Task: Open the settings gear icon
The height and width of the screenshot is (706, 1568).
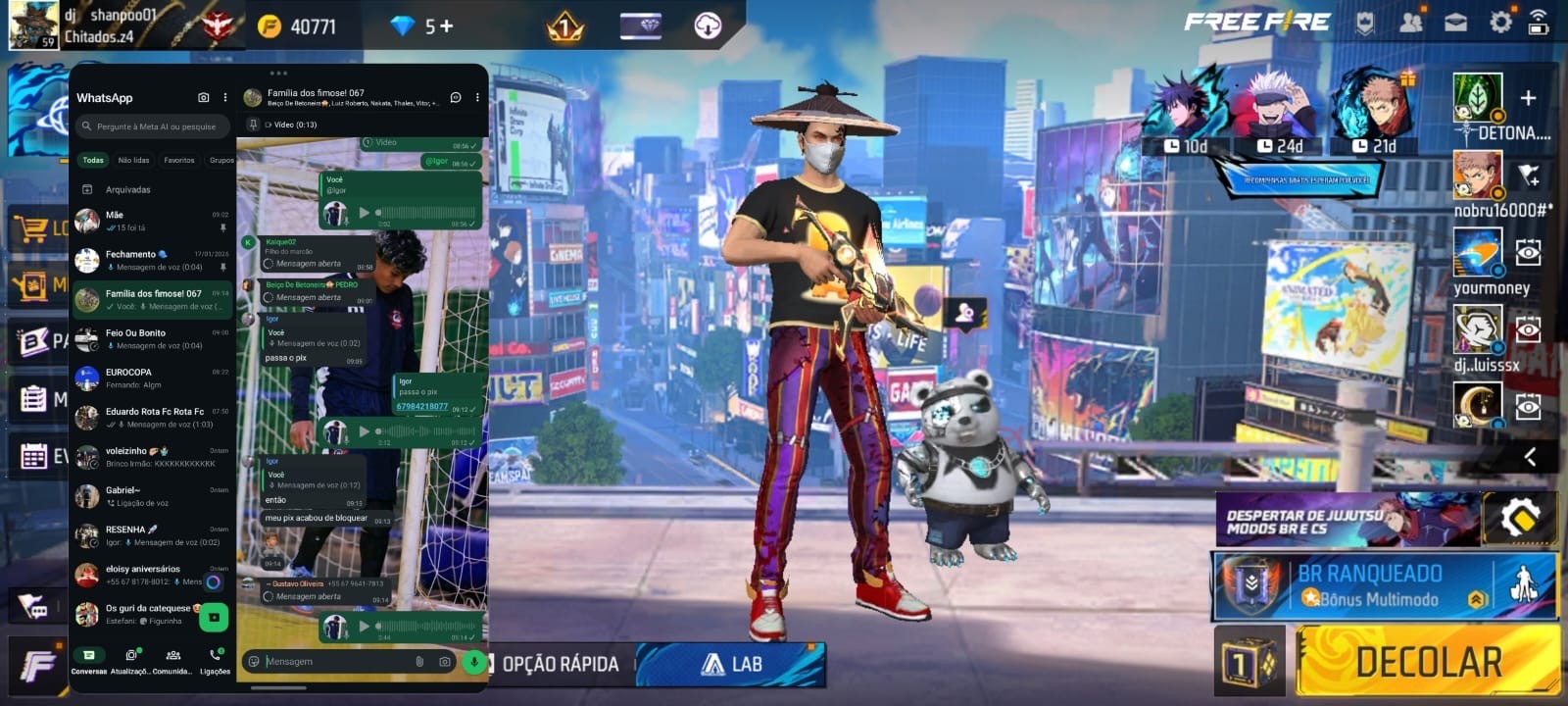Action: pyautogui.click(x=1500, y=22)
